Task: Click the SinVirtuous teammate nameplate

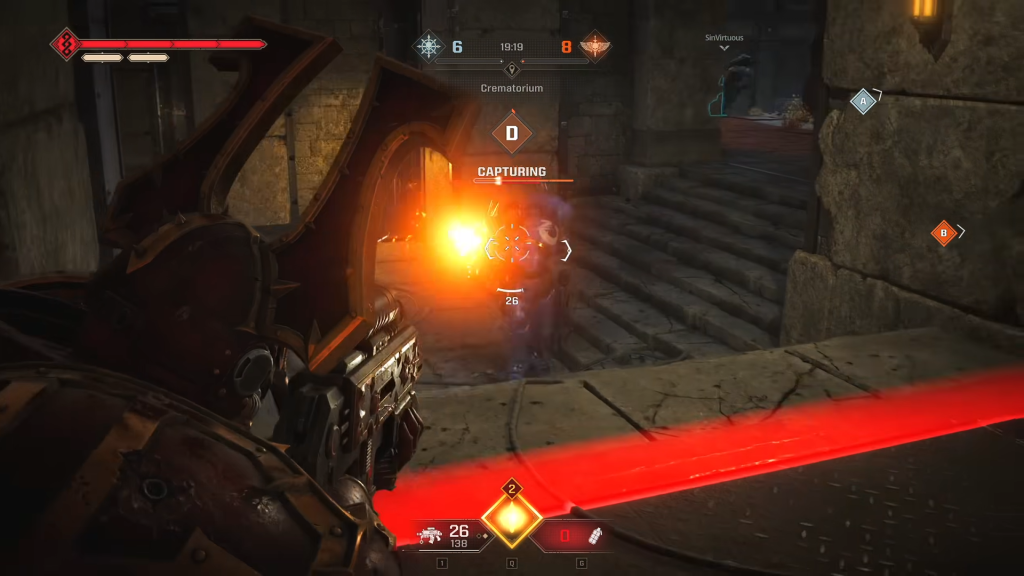Action: click(725, 37)
